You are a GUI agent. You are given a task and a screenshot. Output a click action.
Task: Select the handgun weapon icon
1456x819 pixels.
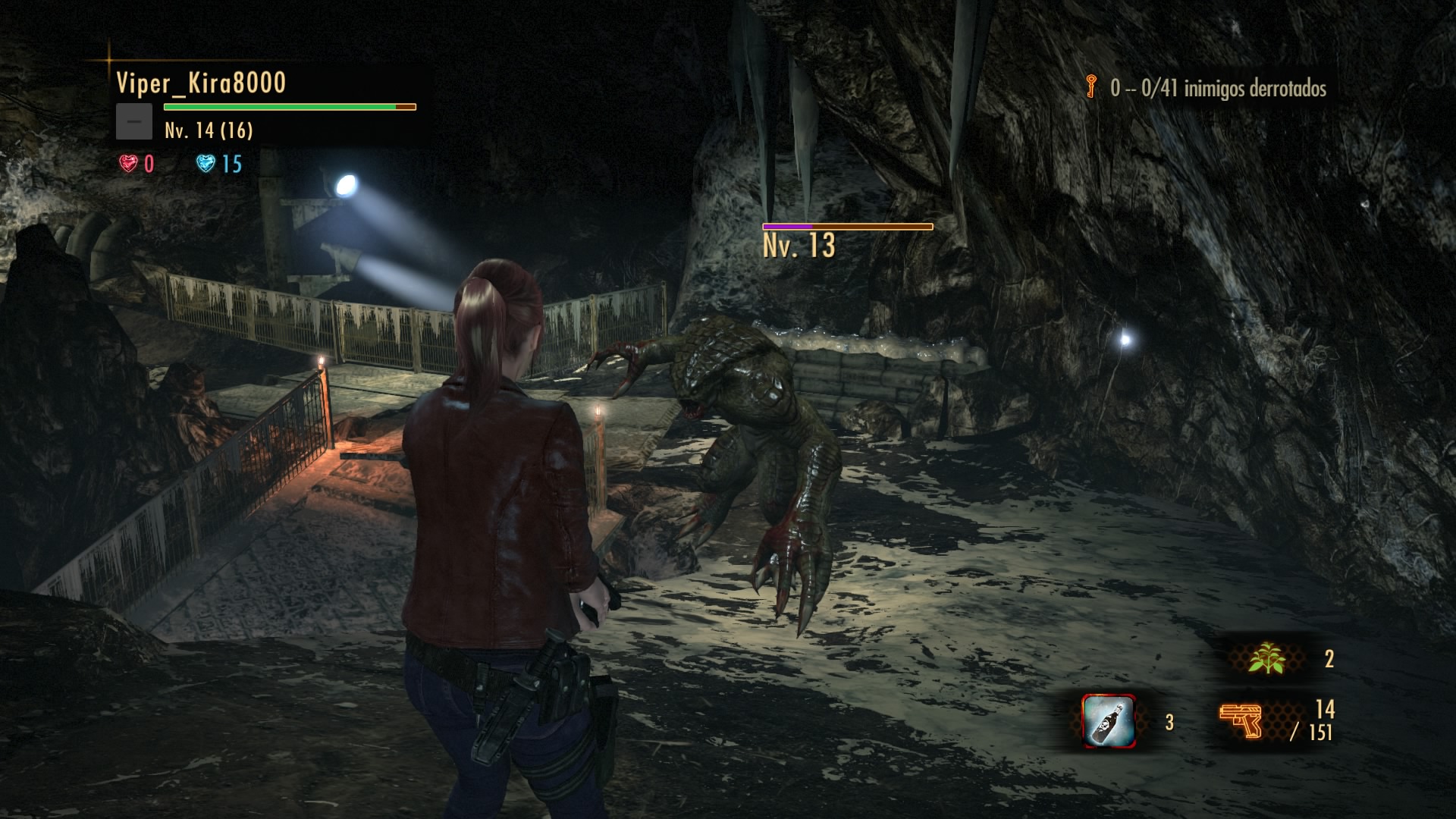pyautogui.click(x=1240, y=720)
